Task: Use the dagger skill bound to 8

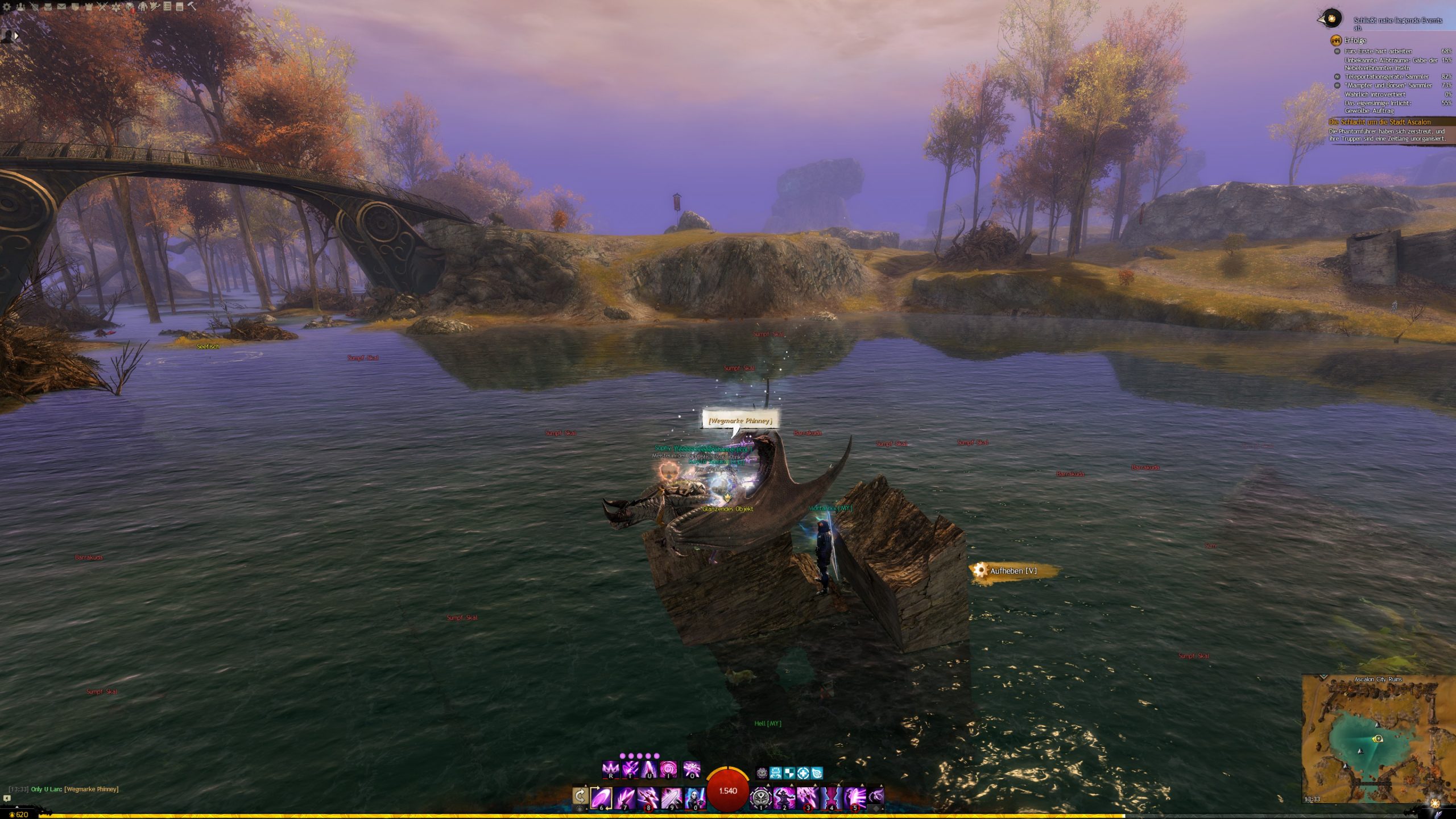Action: pyautogui.click(x=647, y=797)
